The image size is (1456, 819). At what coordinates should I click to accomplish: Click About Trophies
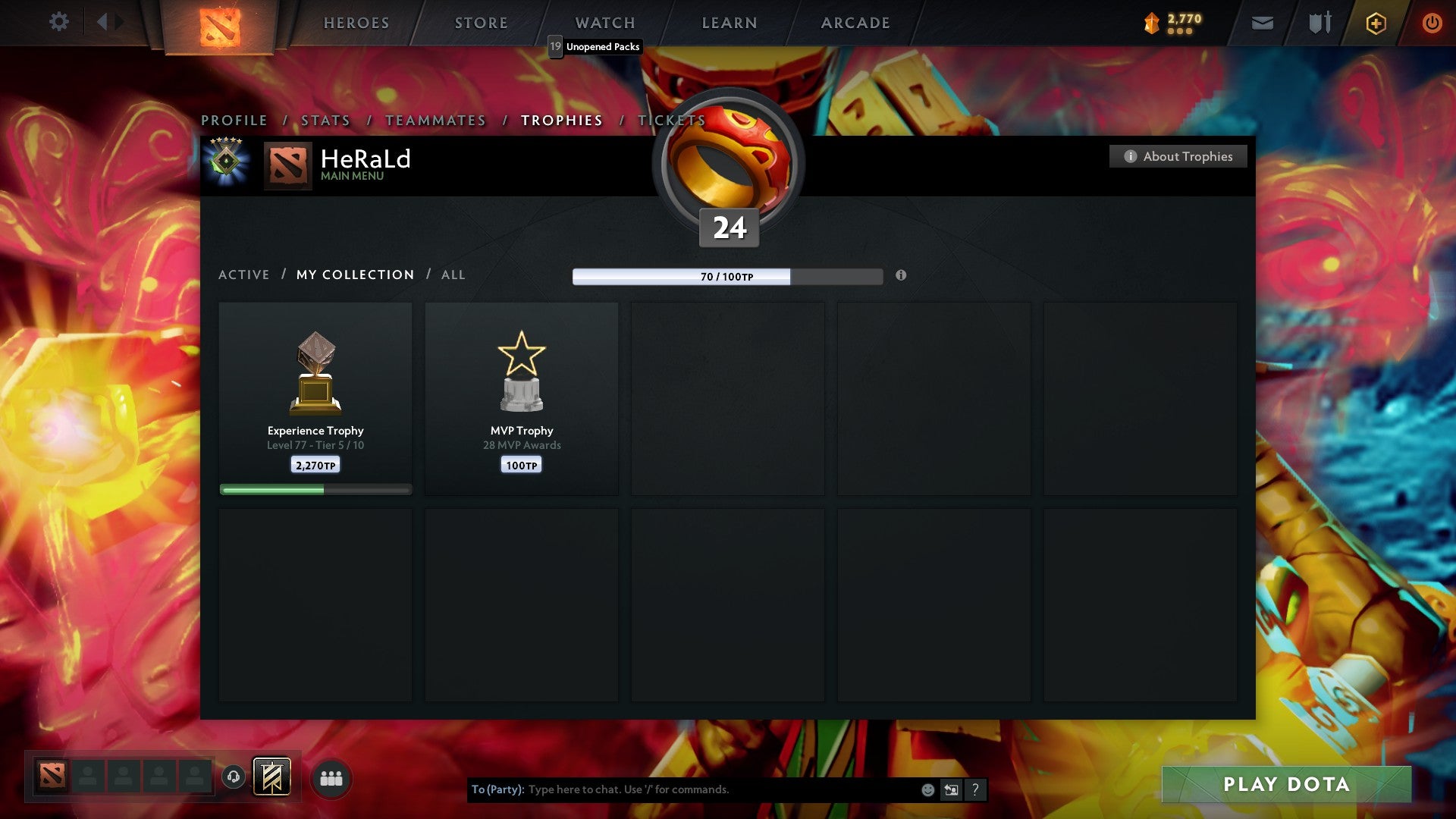point(1178,156)
